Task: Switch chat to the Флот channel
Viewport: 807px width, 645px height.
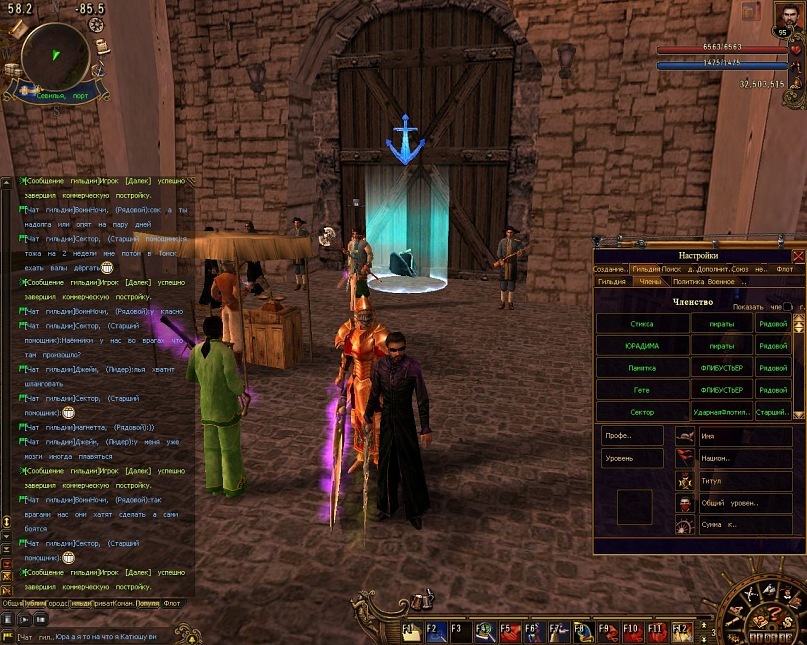Action: click(172, 603)
